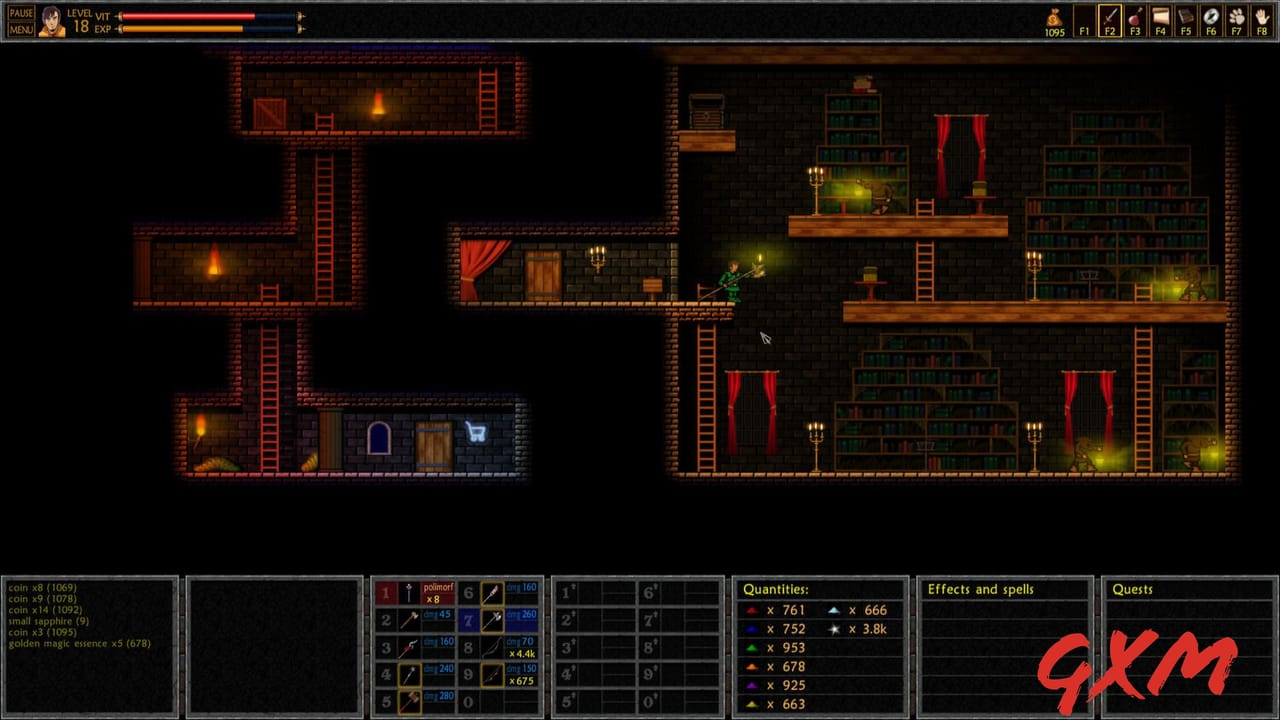Choose the spear in slot 6
This screenshot has height=720, width=1280.
[491, 594]
